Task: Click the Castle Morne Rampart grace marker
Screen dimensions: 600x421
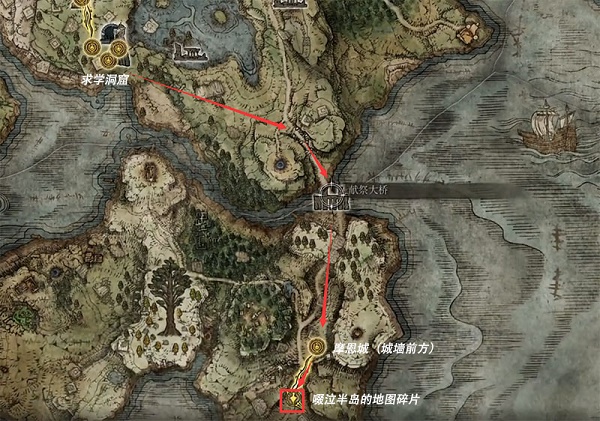Action: pyautogui.click(x=318, y=347)
